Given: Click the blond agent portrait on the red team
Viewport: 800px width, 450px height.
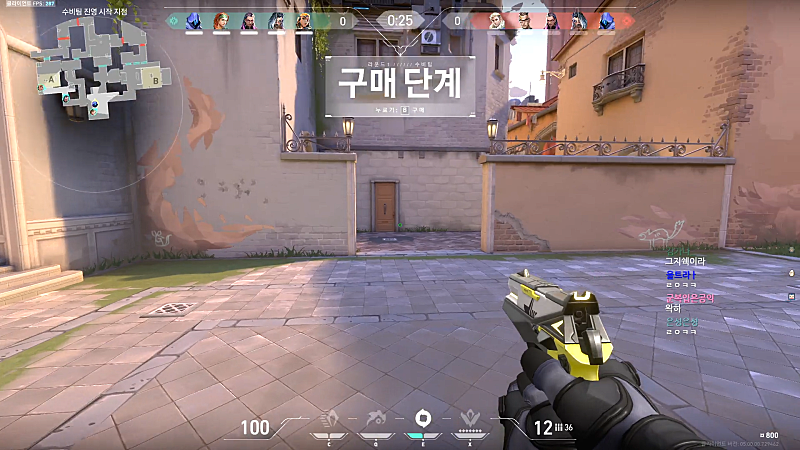Looking at the screenshot, I should (x=497, y=20).
